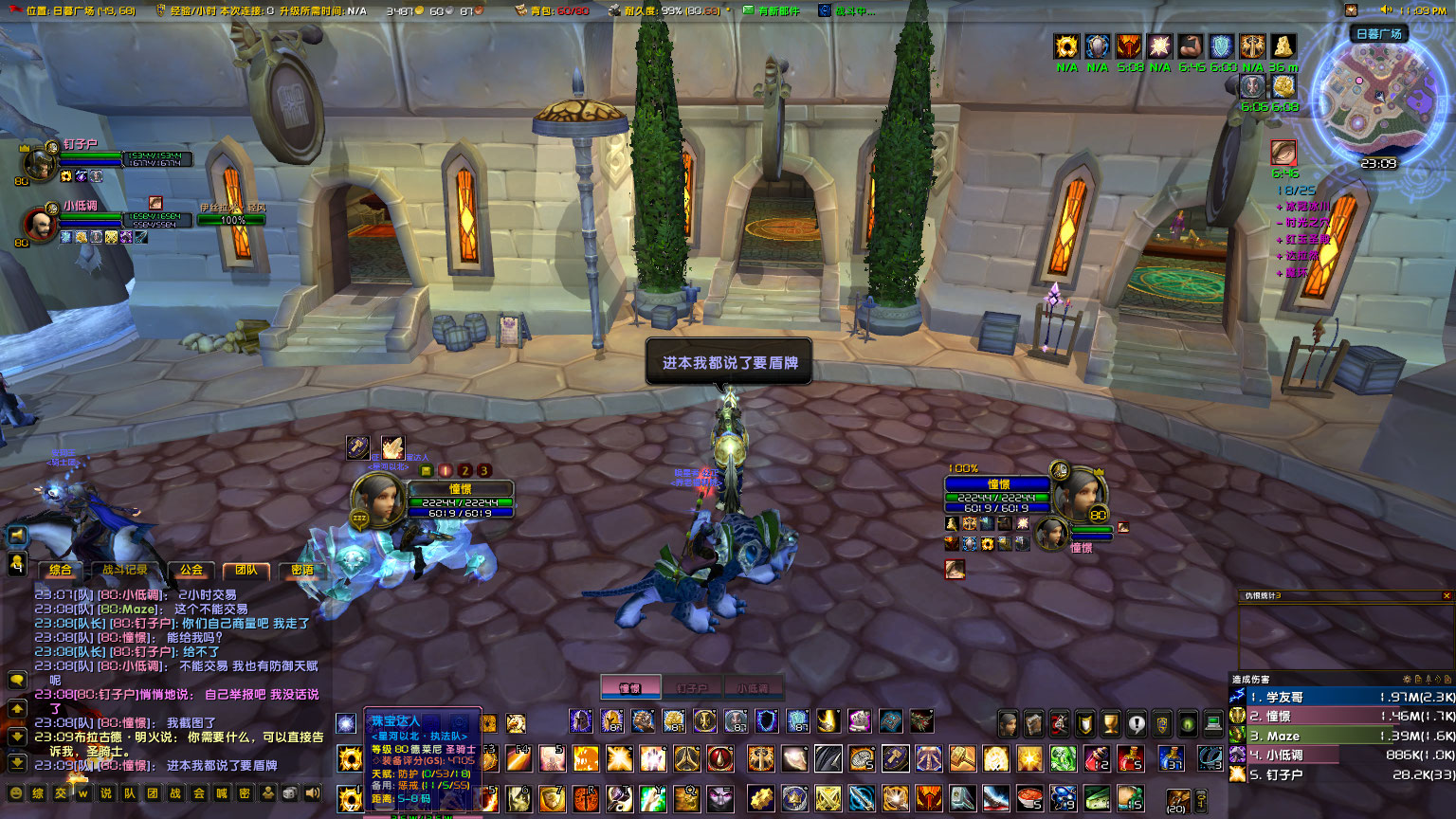Viewport: 1456px width, 819px height.
Task: Toggle the 喊 yell chat channel button
Action: 224,793
